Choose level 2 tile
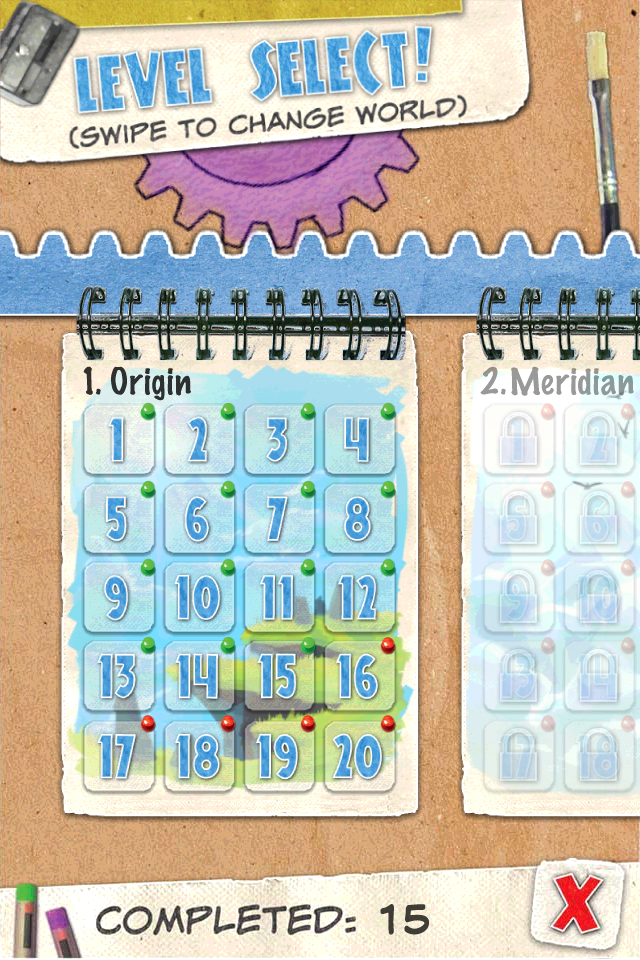The image size is (640, 960). tap(198, 440)
